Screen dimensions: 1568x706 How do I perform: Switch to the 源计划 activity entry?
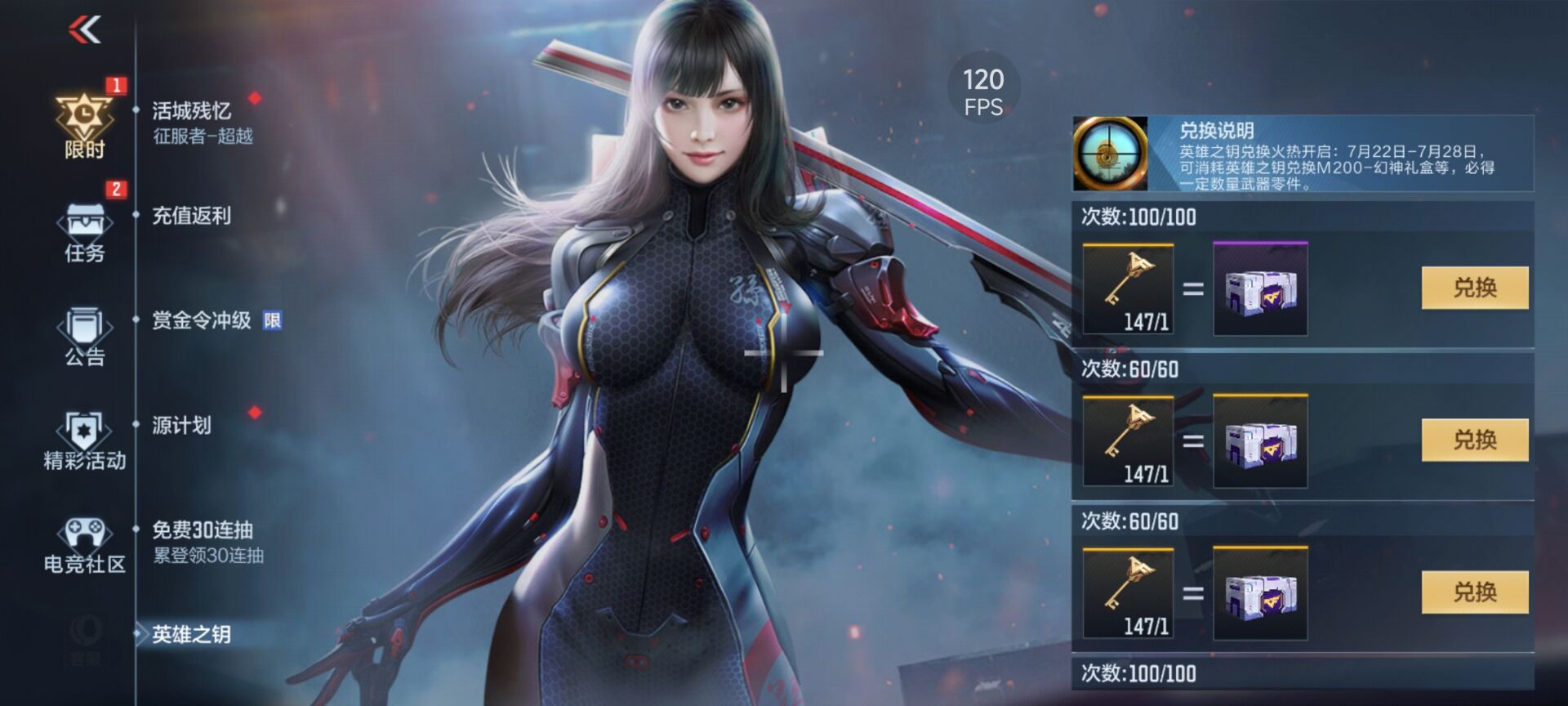180,427
